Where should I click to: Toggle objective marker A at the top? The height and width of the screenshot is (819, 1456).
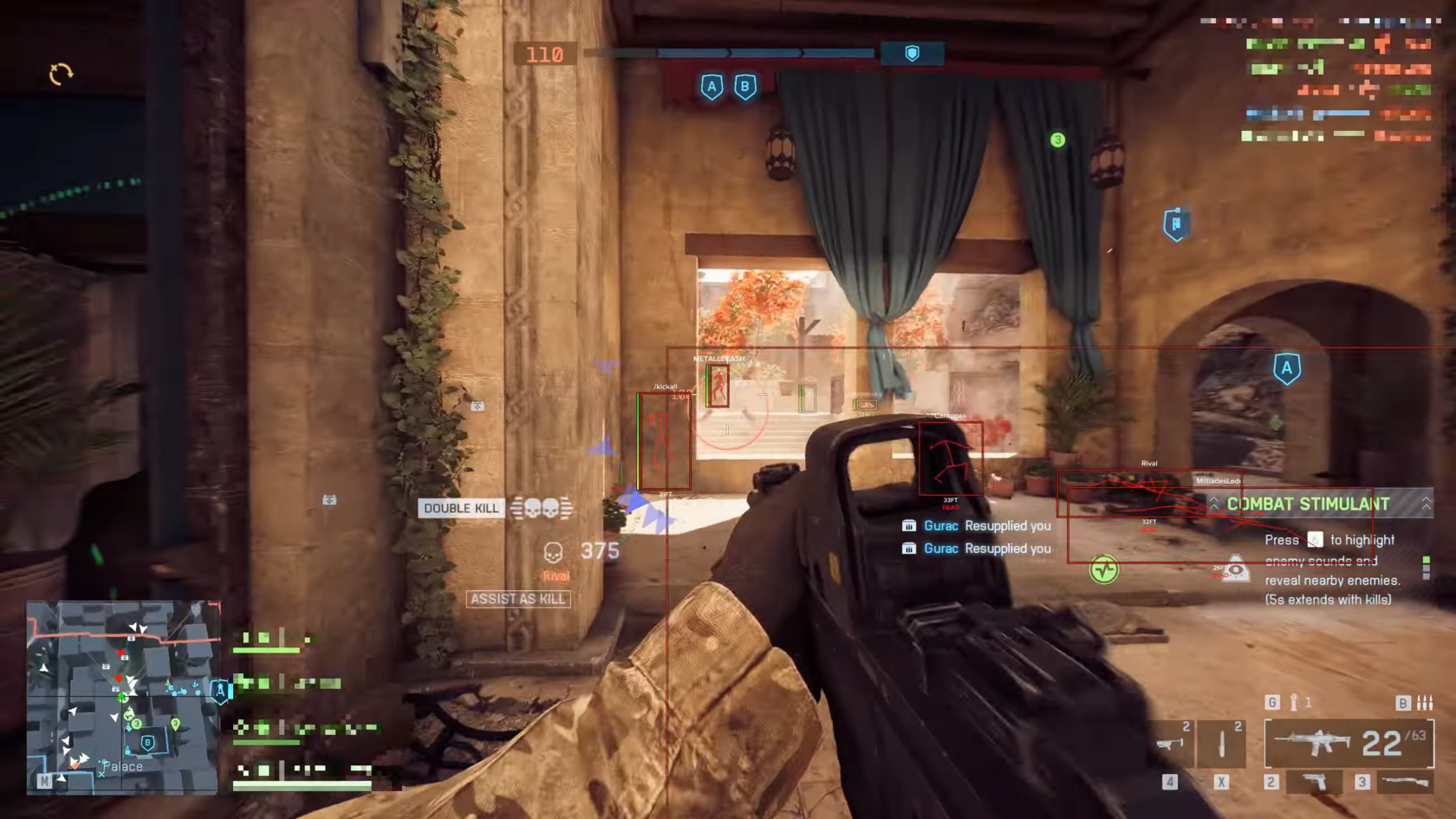pos(712,86)
